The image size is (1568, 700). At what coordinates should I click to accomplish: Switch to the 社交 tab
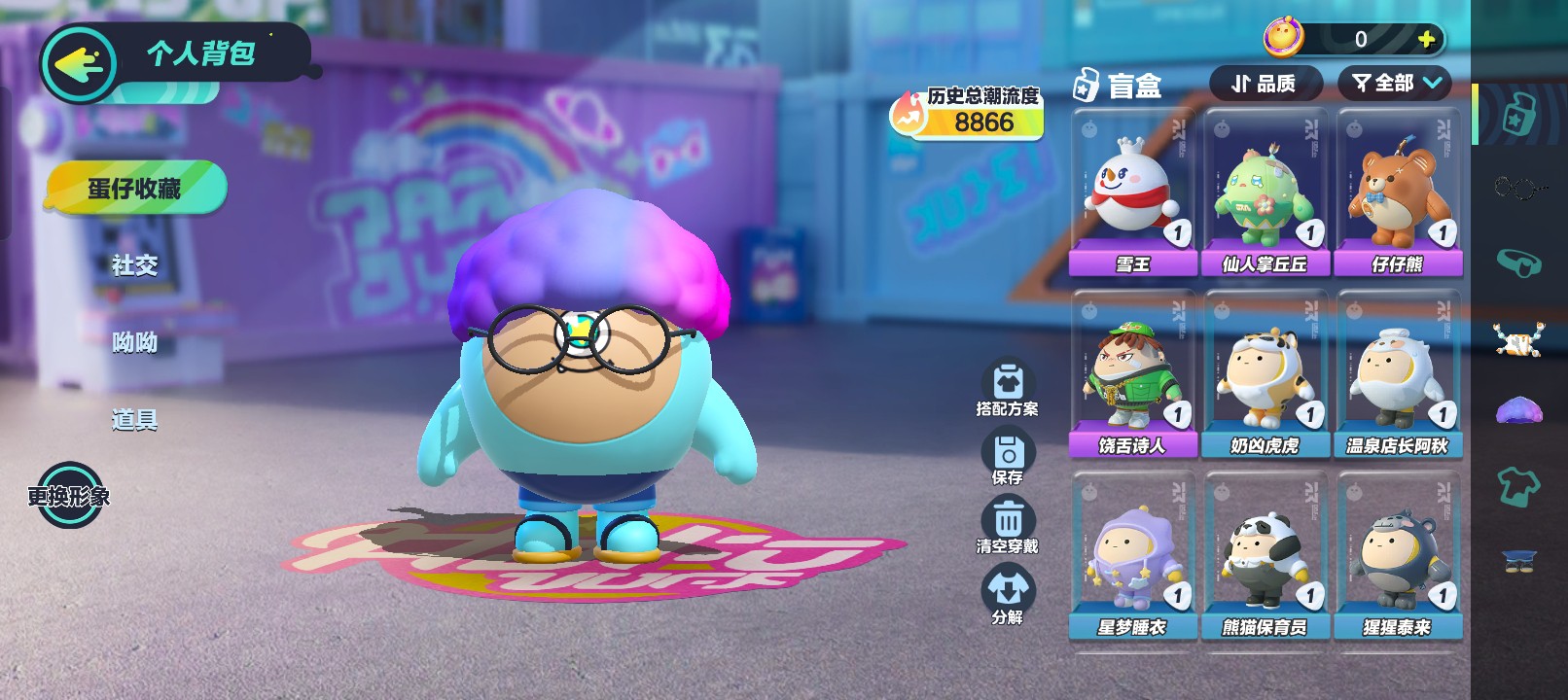(134, 265)
